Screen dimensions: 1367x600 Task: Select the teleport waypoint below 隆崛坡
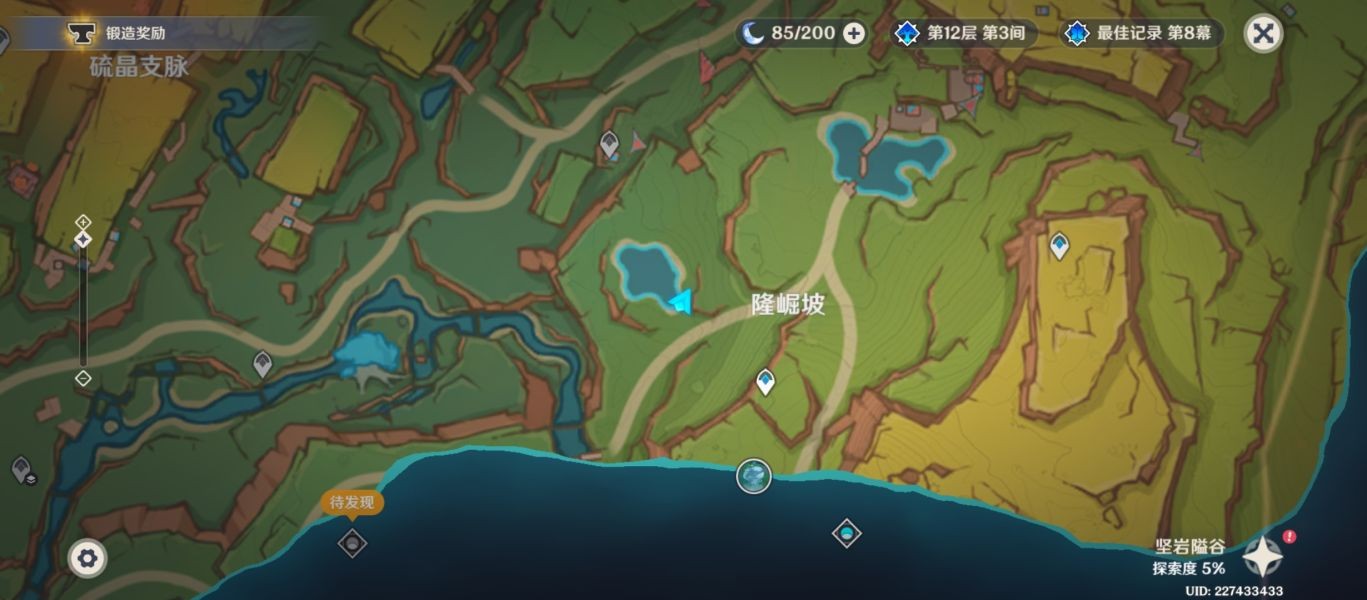tap(765, 381)
